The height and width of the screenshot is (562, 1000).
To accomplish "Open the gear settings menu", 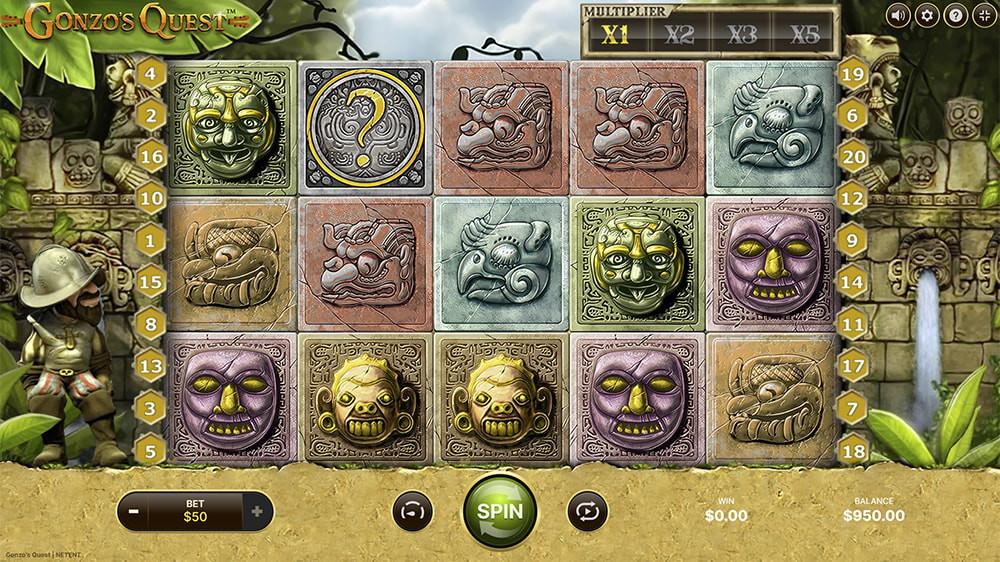I will (x=926, y=15).
